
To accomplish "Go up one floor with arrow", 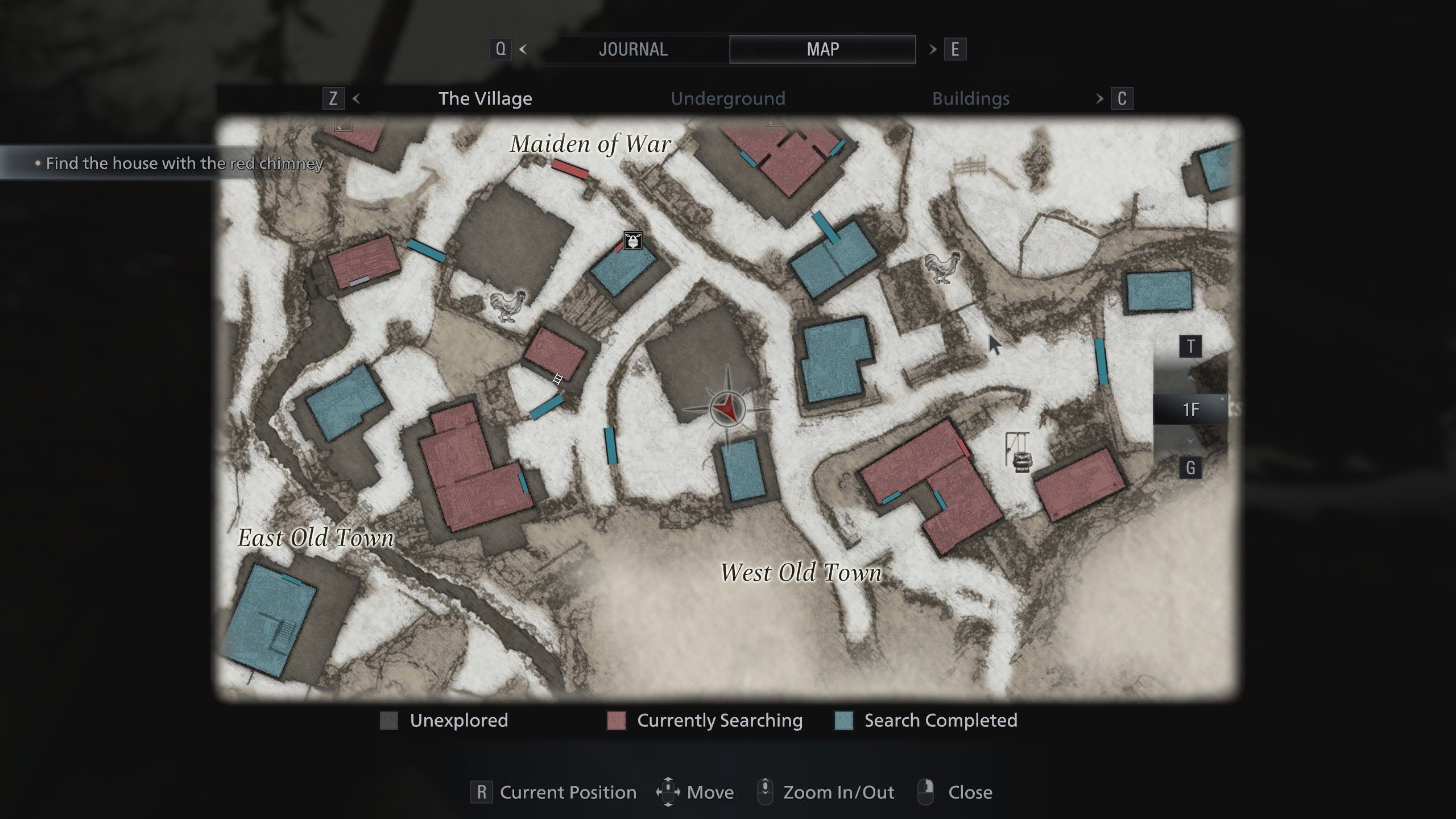I will pyautogui.click(x=1190, y=378).
